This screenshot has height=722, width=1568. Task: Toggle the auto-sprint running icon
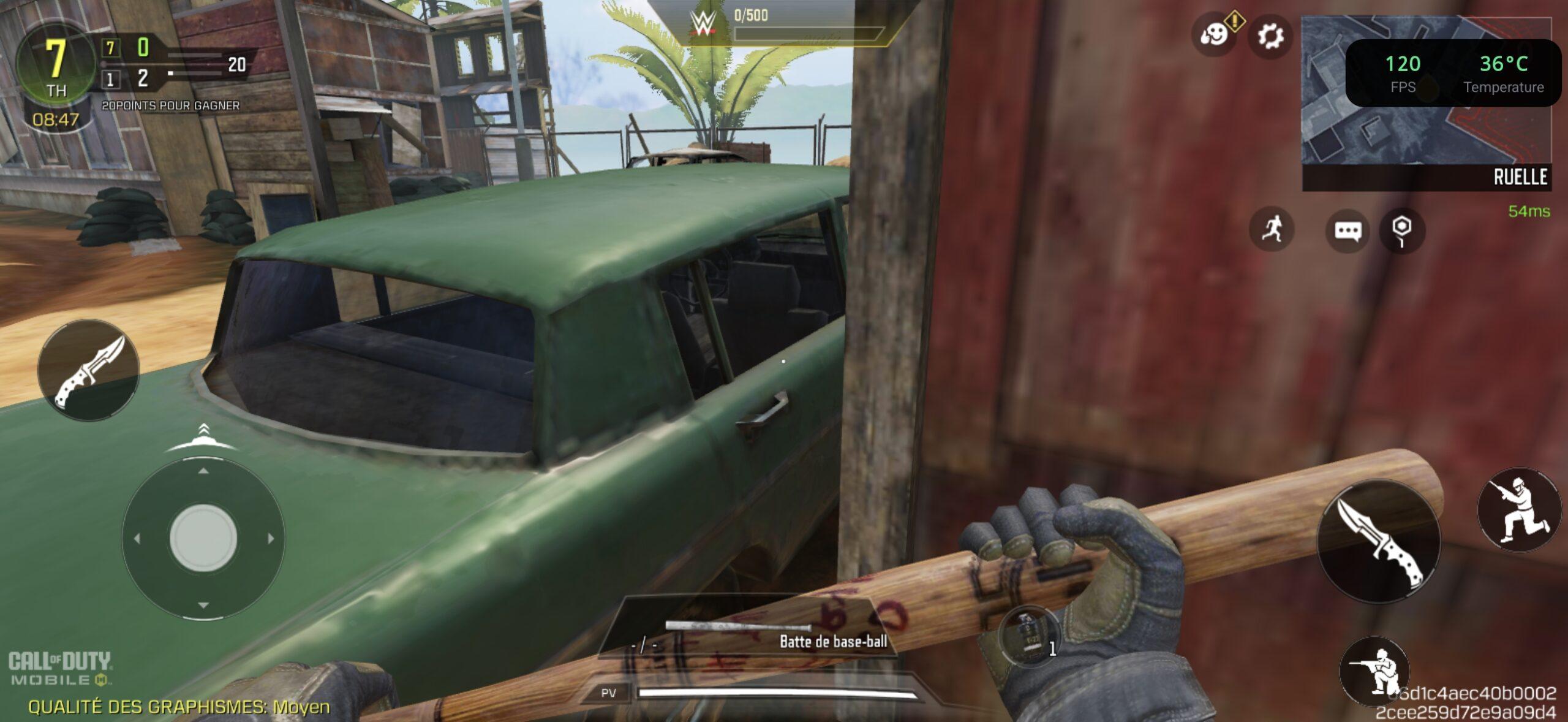tap(1272, 229)
